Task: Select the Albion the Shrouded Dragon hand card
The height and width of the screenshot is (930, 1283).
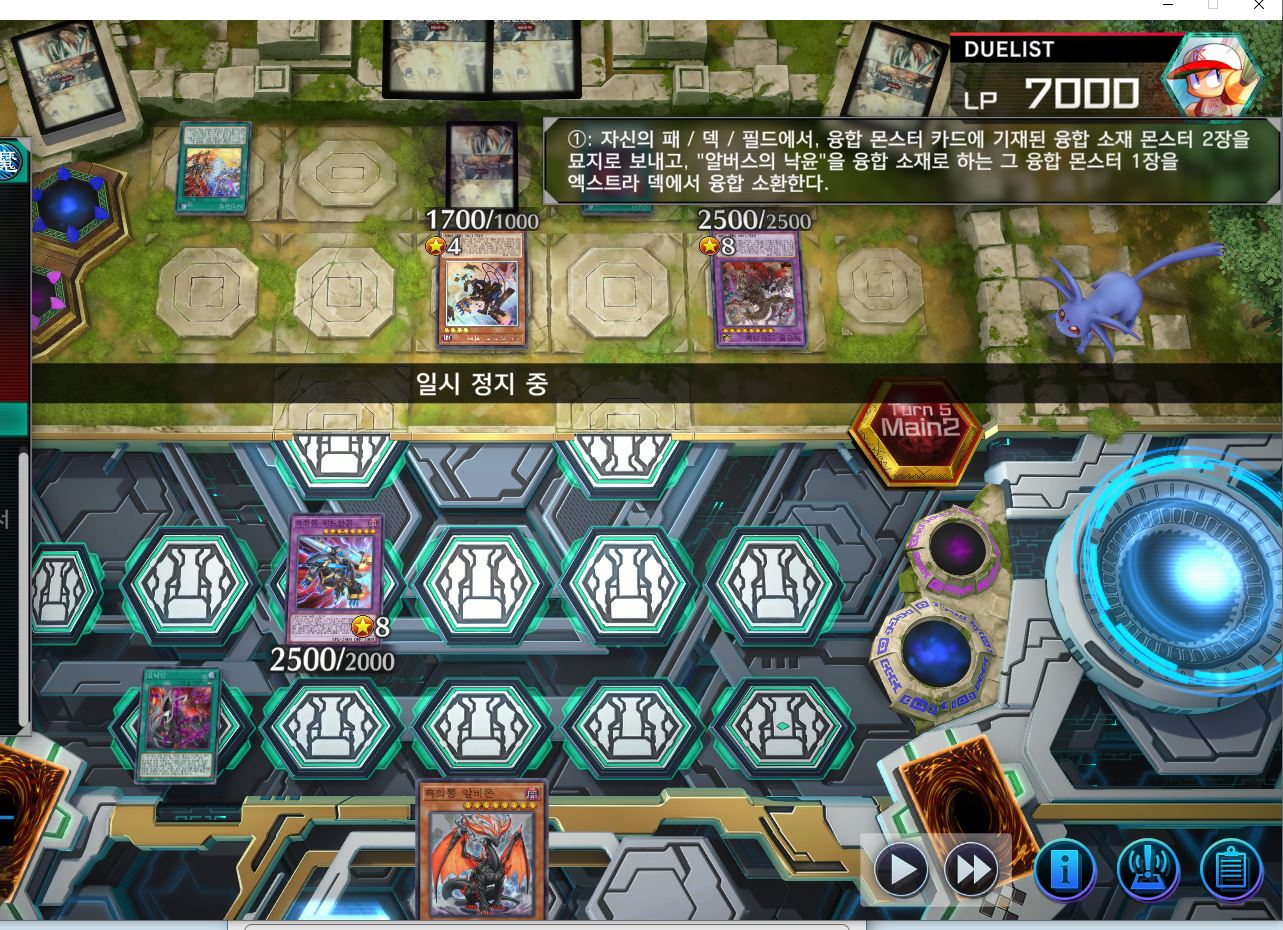Action: [482, 850]
